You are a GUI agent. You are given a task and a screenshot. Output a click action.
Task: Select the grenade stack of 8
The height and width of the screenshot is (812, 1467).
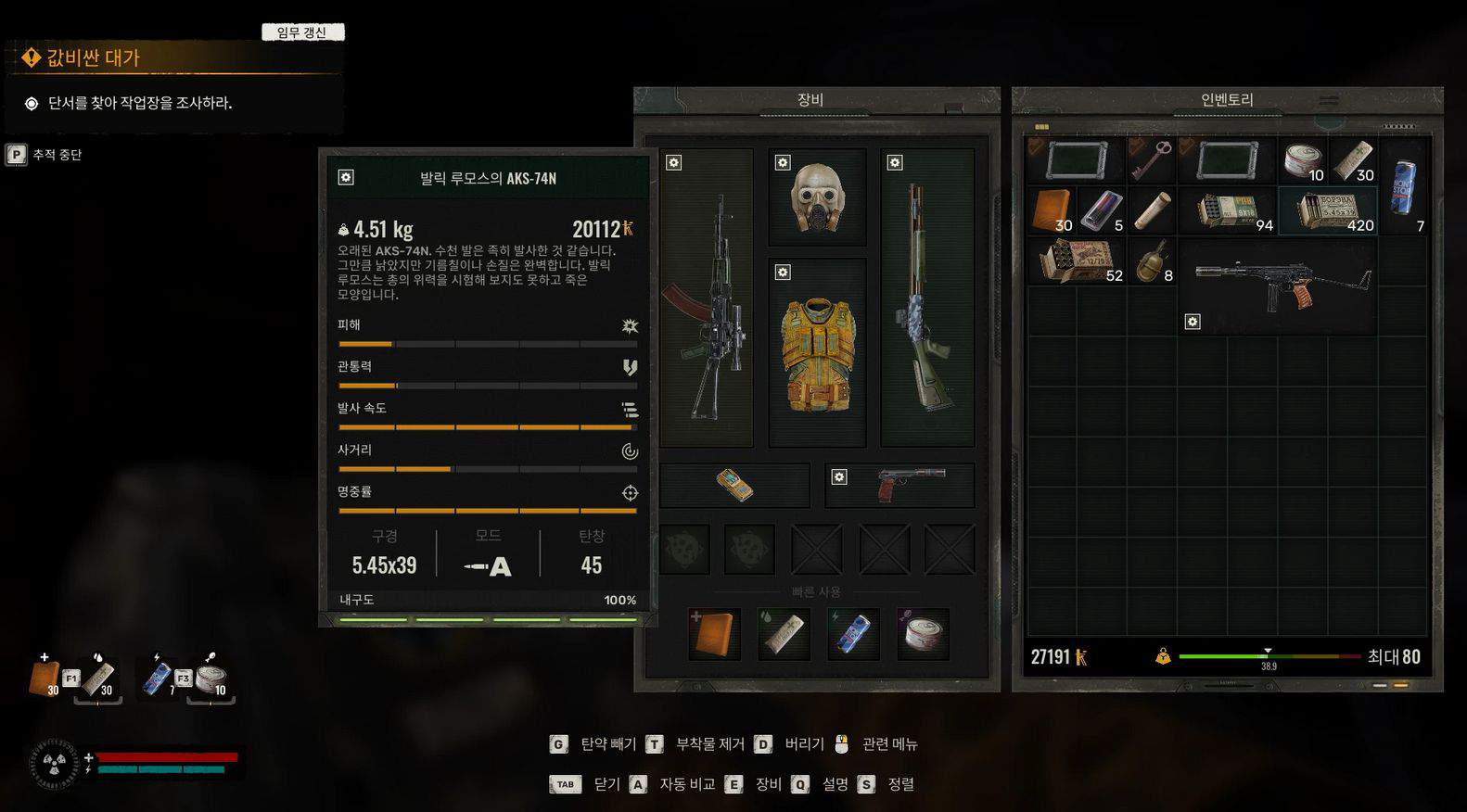click(x=1152, y=260)
